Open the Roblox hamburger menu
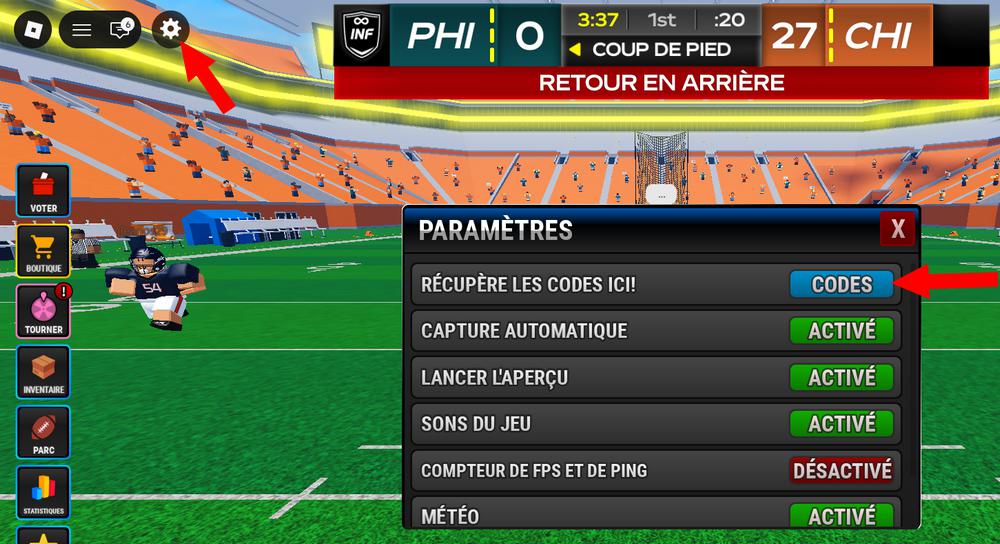 pyautogui.click(x=82, y=30)
